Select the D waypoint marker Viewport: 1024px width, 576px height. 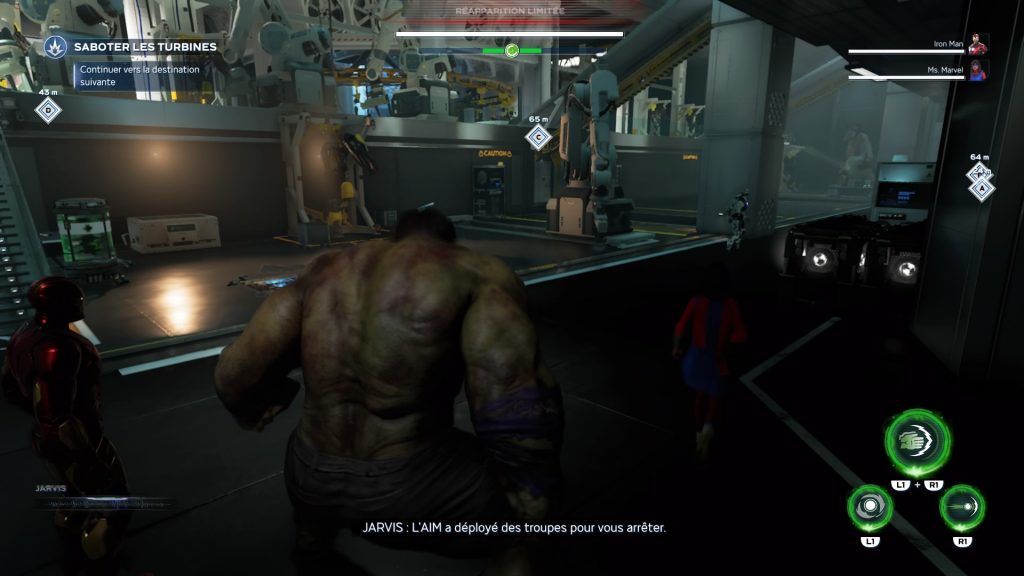(47, 110)
